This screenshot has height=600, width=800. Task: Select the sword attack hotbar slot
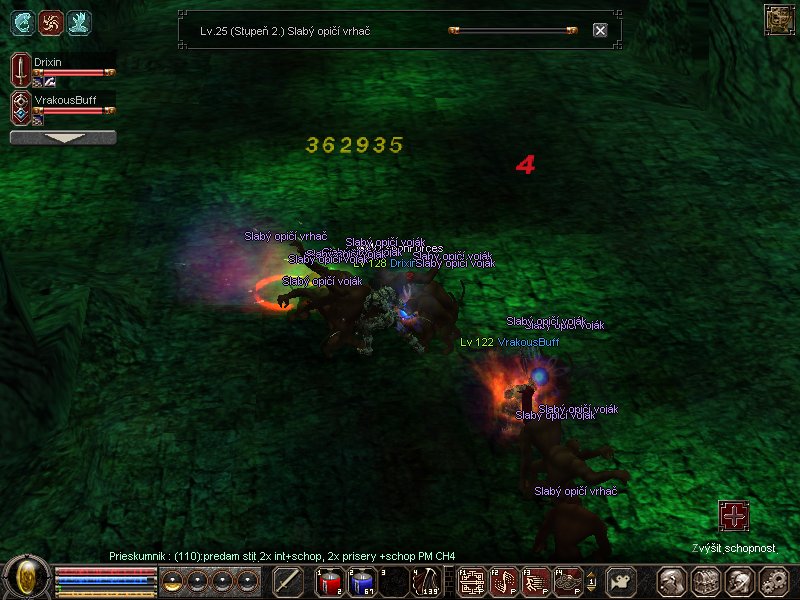pyautogui.click(x=288, y=582)
